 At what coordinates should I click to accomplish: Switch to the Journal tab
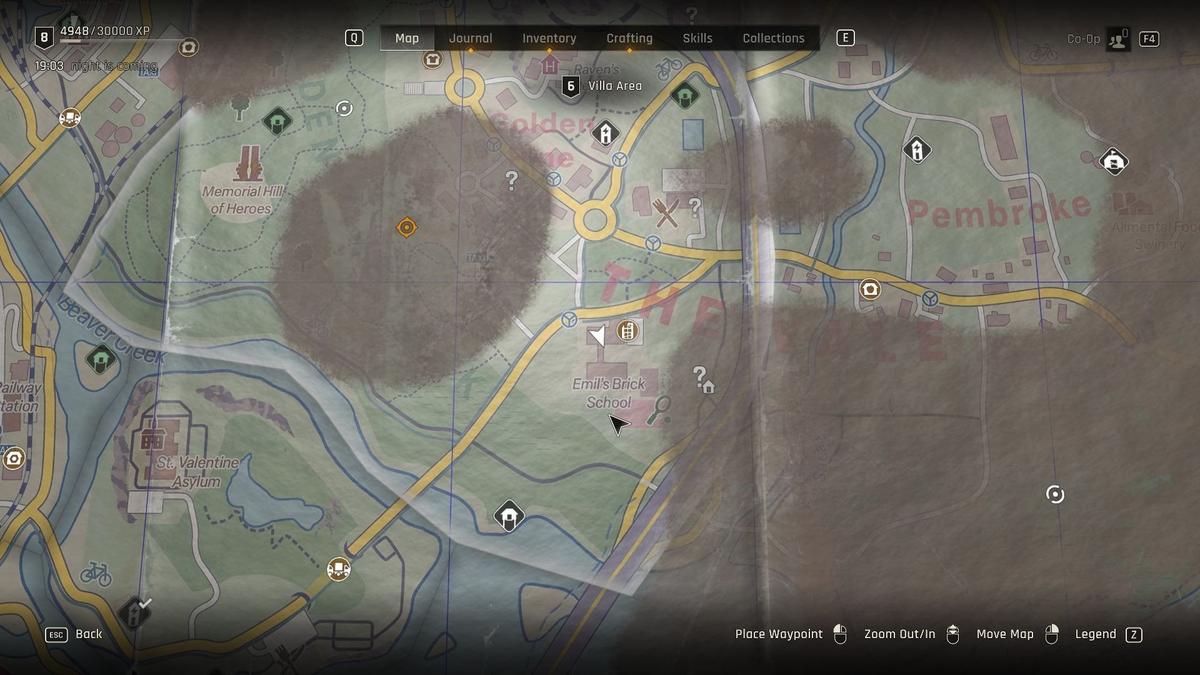[x=470, y=39]
